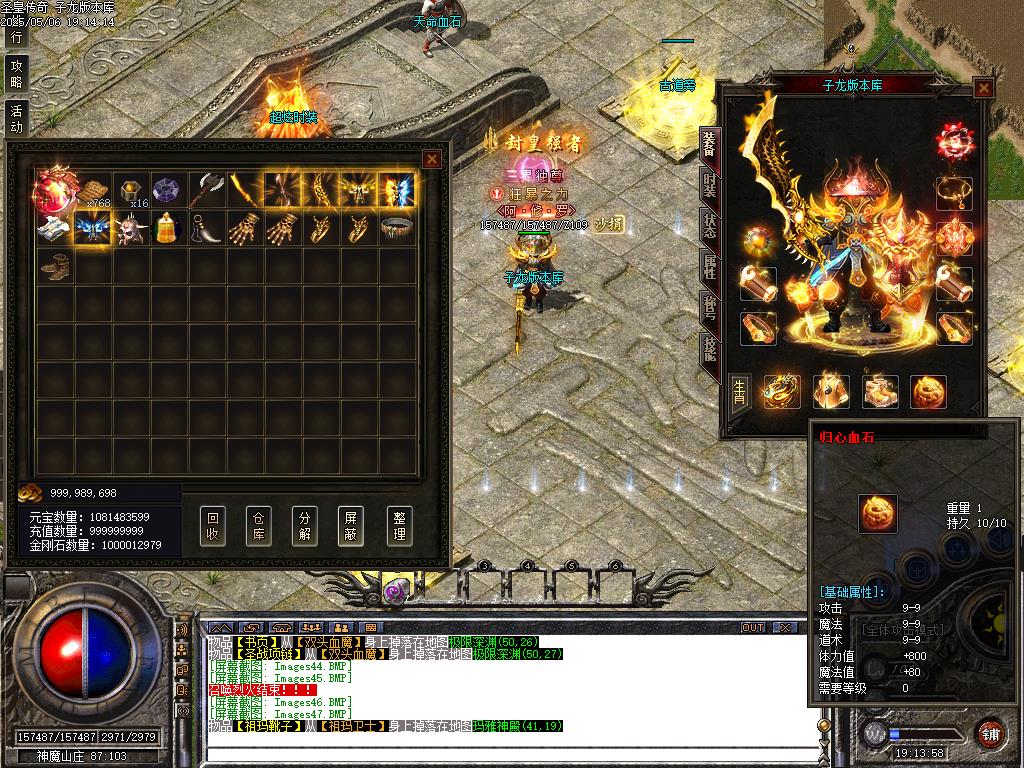Select the leather boots in bag

[x=55, y=267]
